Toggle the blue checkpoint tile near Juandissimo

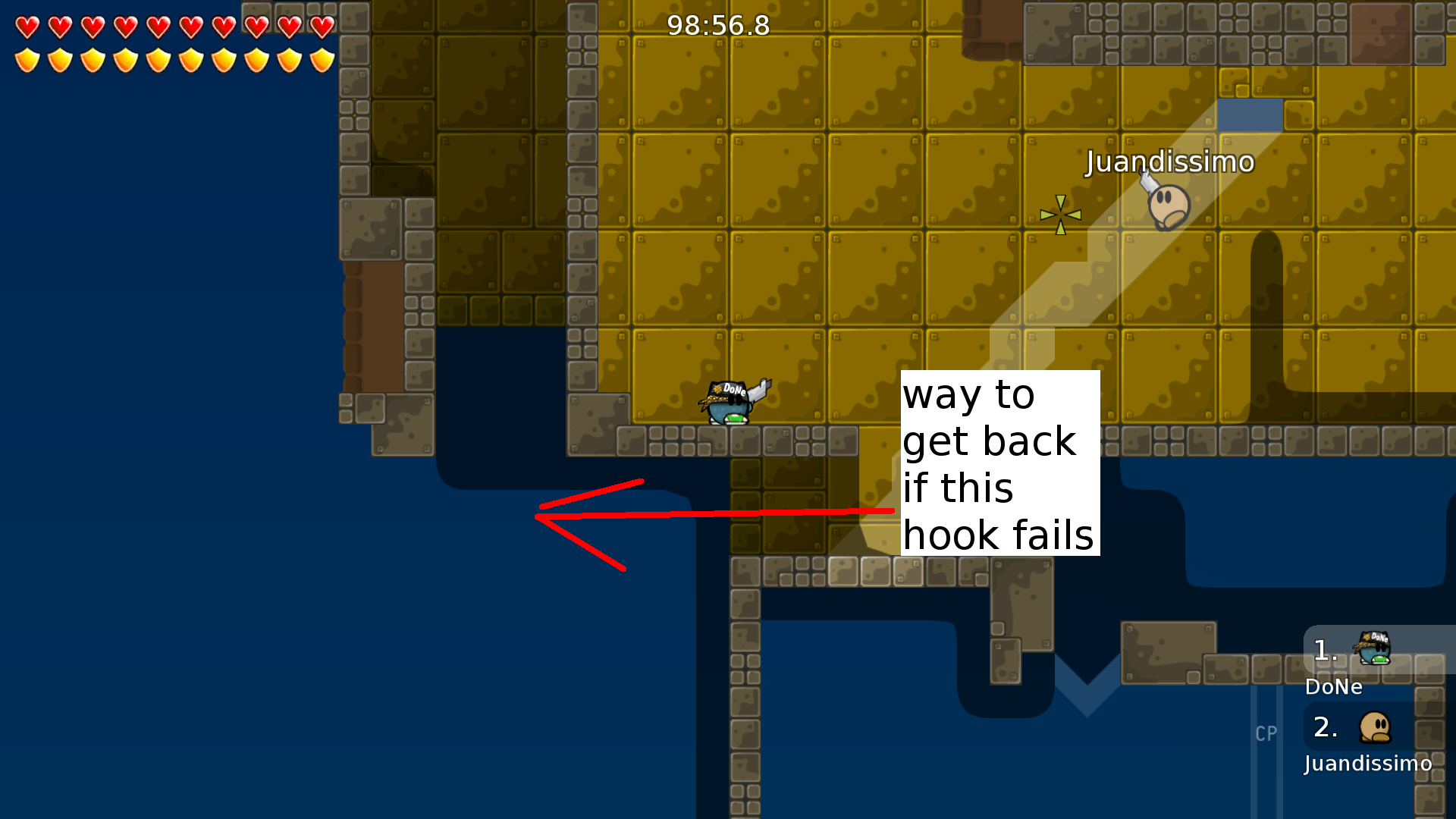pyautogui.click(x=1249, y=115)
